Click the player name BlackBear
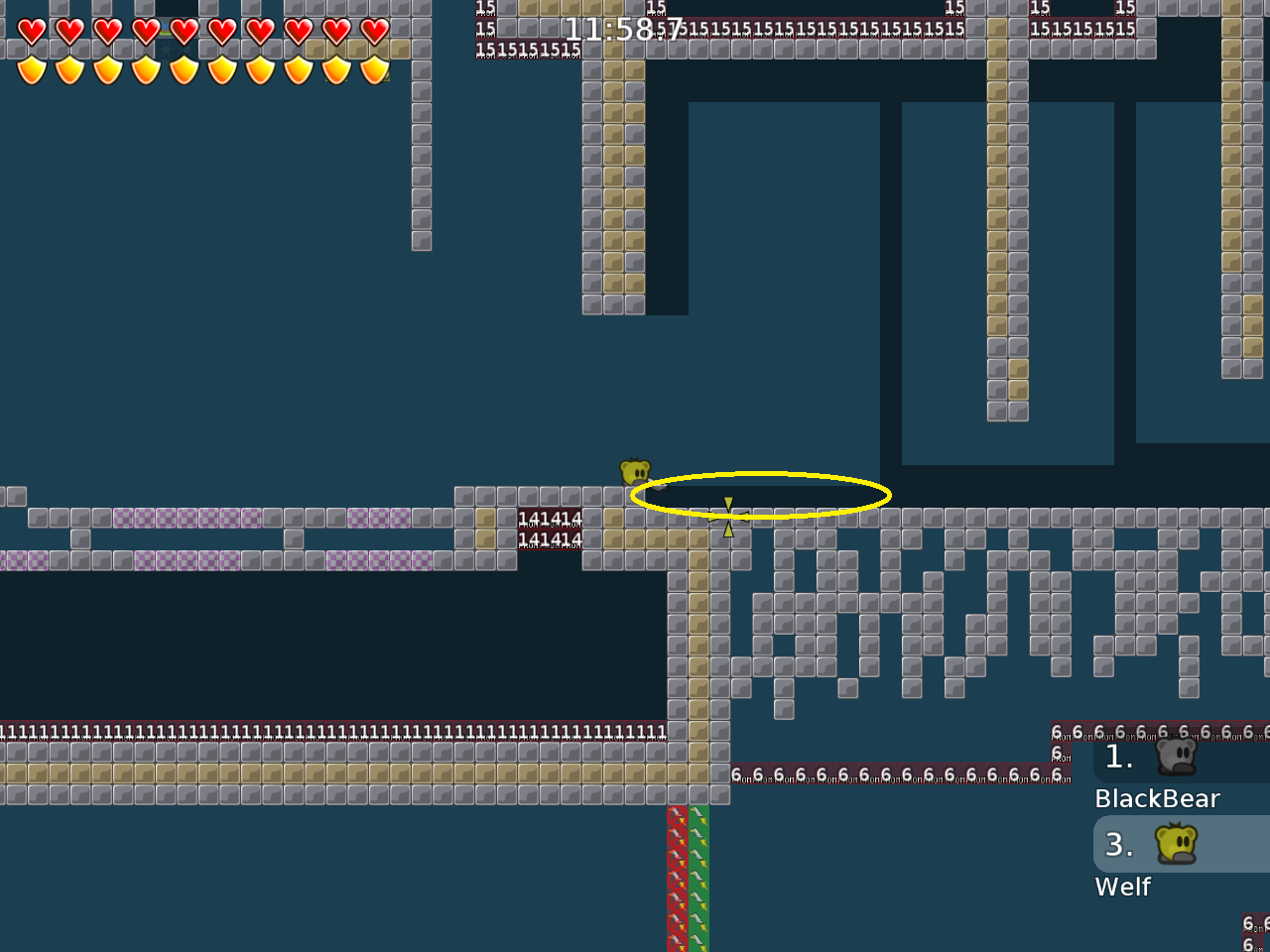 click(x=1157, y=798)
